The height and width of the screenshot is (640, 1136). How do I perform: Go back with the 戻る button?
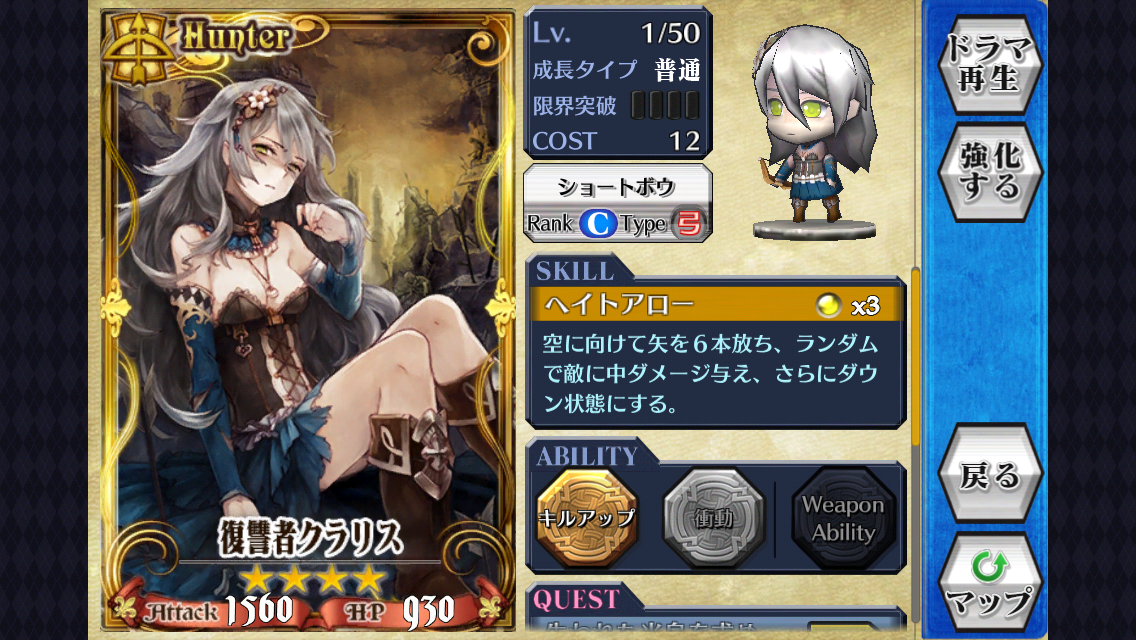click(x=989, y=475)
